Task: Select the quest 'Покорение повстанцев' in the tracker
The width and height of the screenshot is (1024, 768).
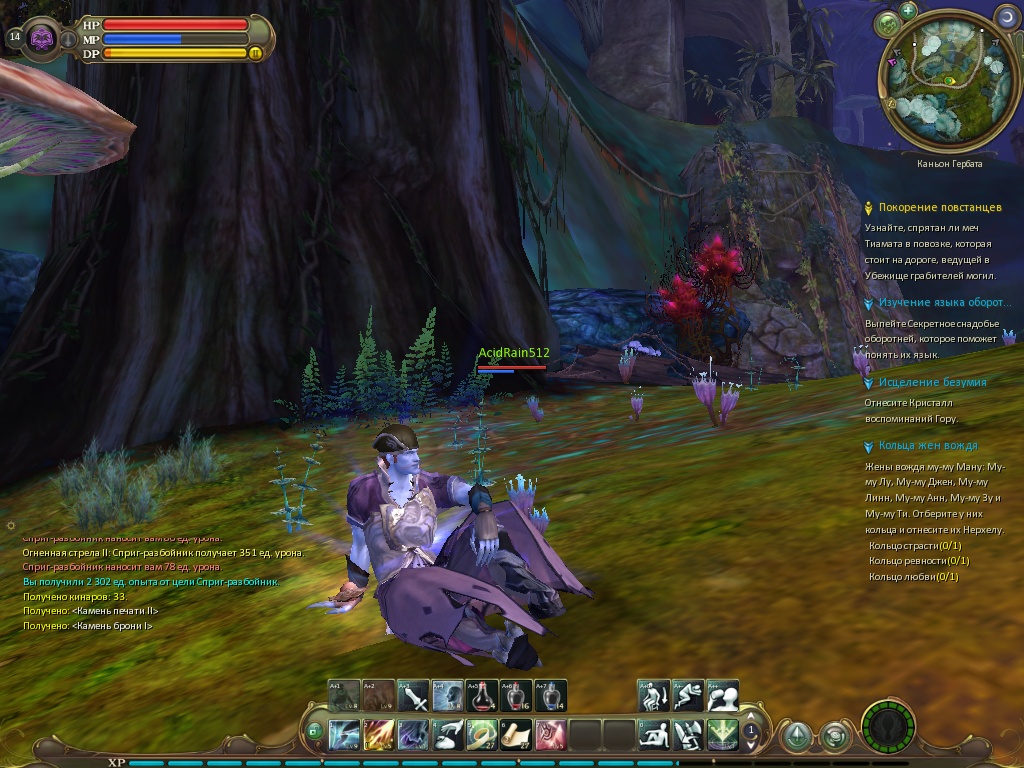Action: point(939,207)
